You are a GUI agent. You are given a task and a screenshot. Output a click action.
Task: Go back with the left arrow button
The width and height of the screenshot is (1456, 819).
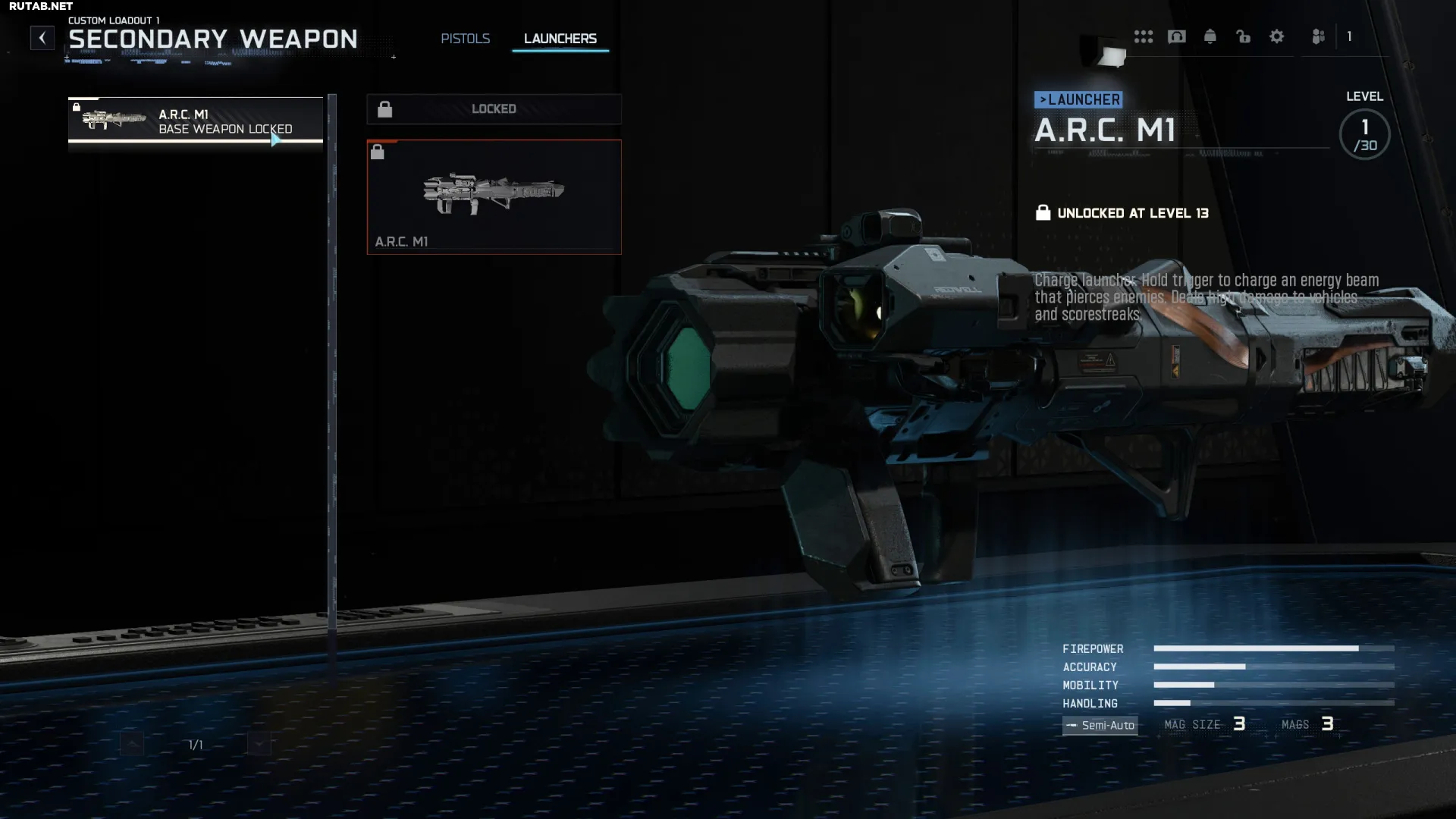tap(42, 38)
